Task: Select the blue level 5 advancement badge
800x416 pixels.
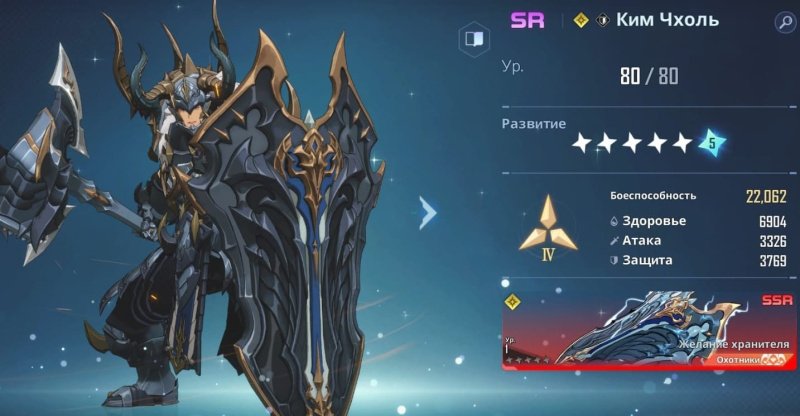Action: tap(712, 143)
